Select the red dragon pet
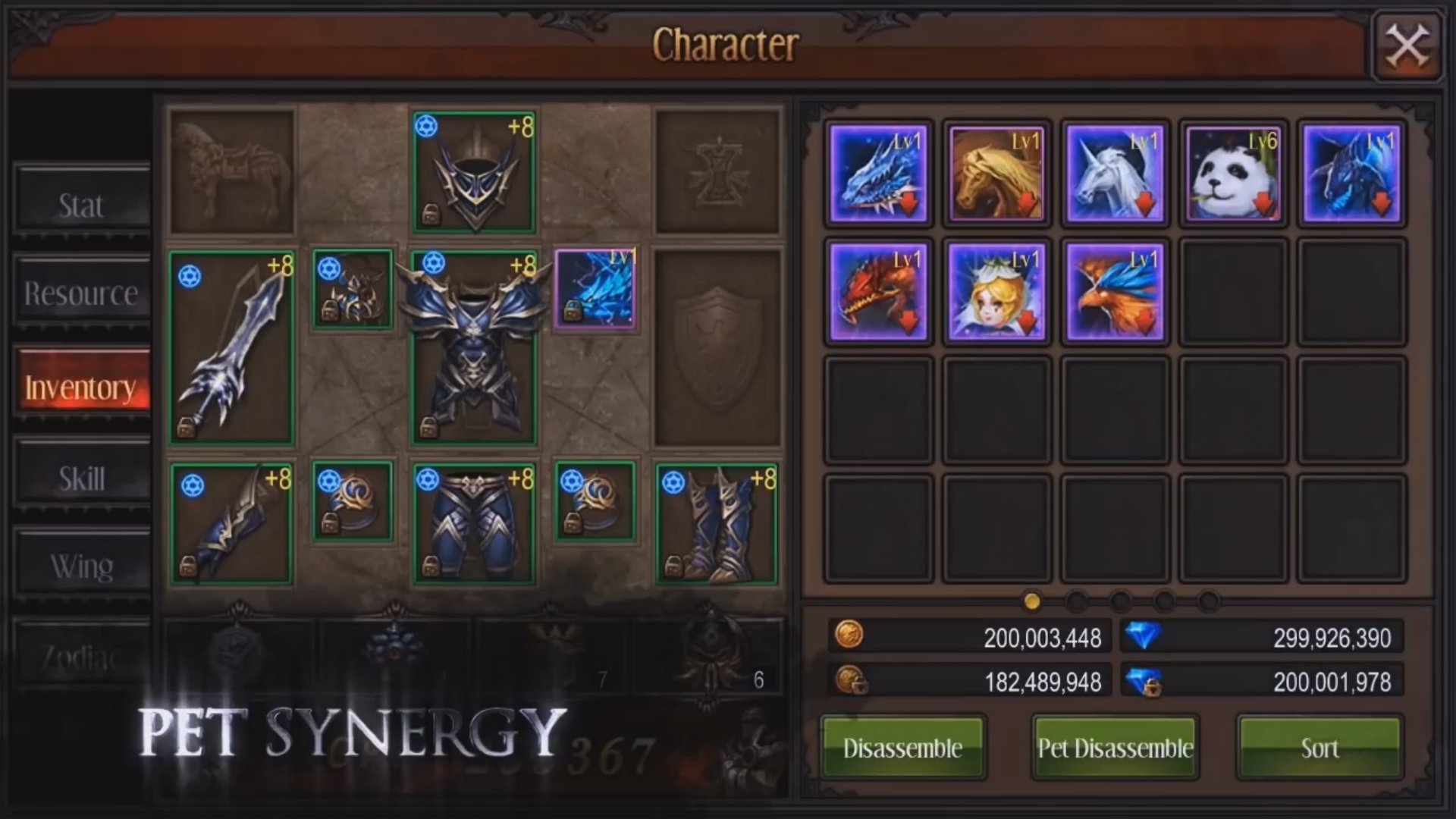This screenshot has height=819, width=1456. click(878, 292)
